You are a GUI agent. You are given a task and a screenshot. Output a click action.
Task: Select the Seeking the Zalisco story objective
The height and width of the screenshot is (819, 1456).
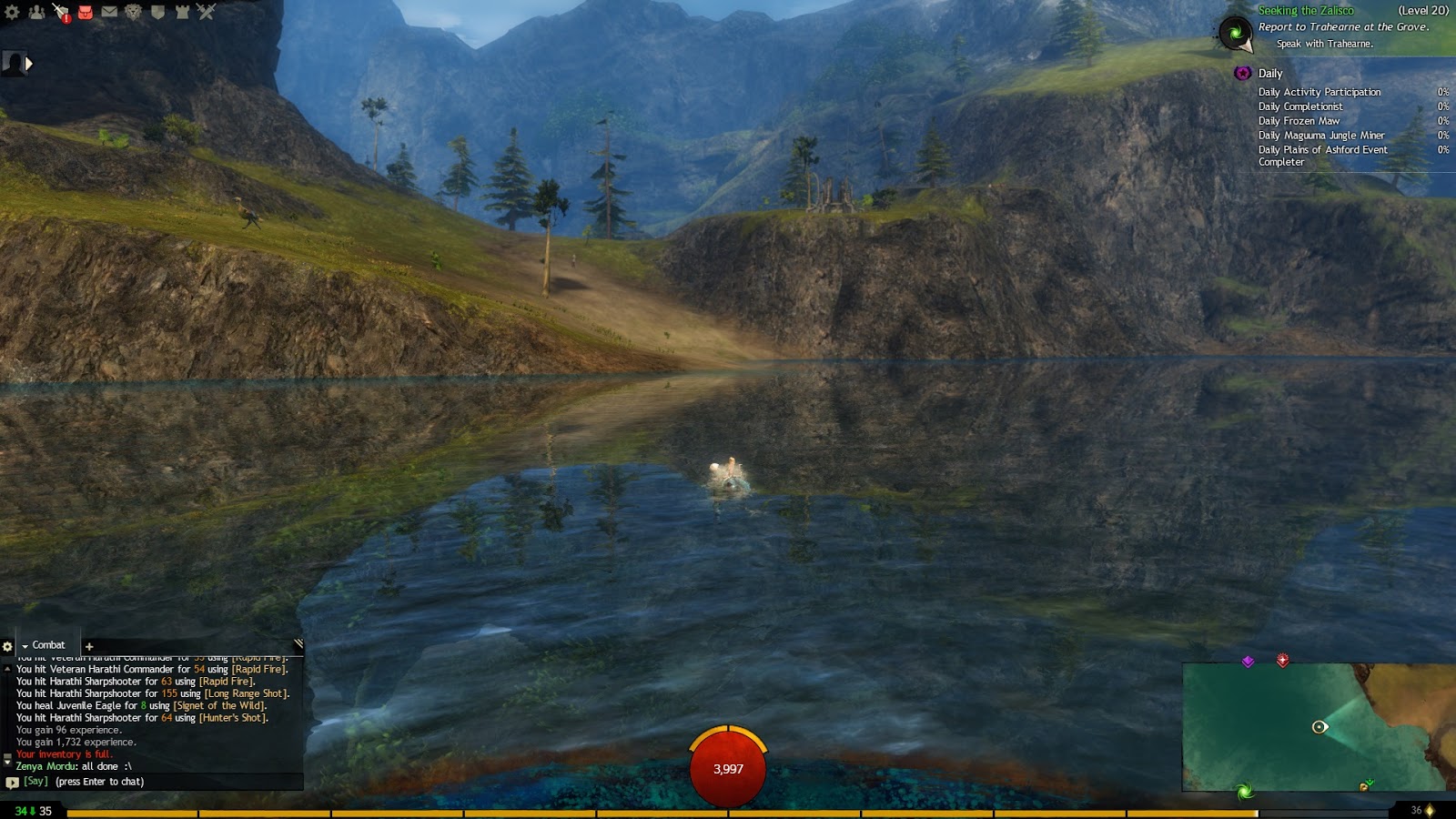pyautogui.click(x=1305, y=11)
